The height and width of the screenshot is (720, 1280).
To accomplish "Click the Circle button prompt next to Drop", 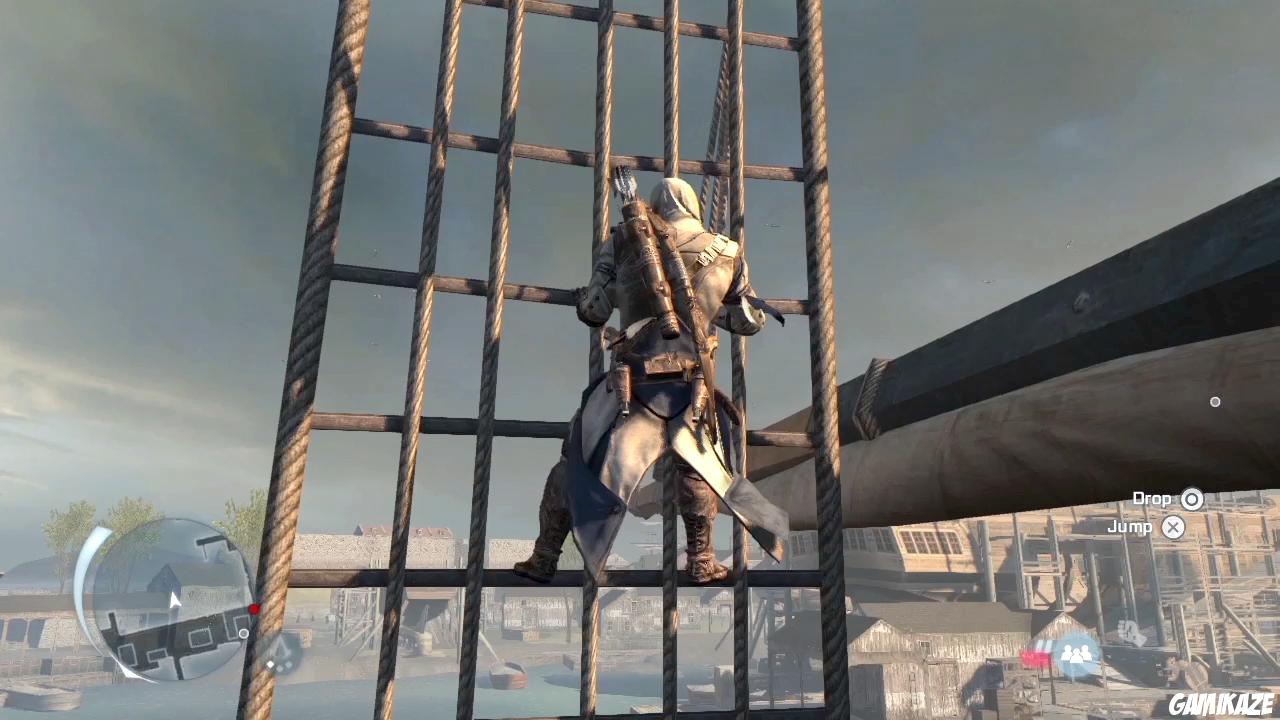I will click(1192, 498).
